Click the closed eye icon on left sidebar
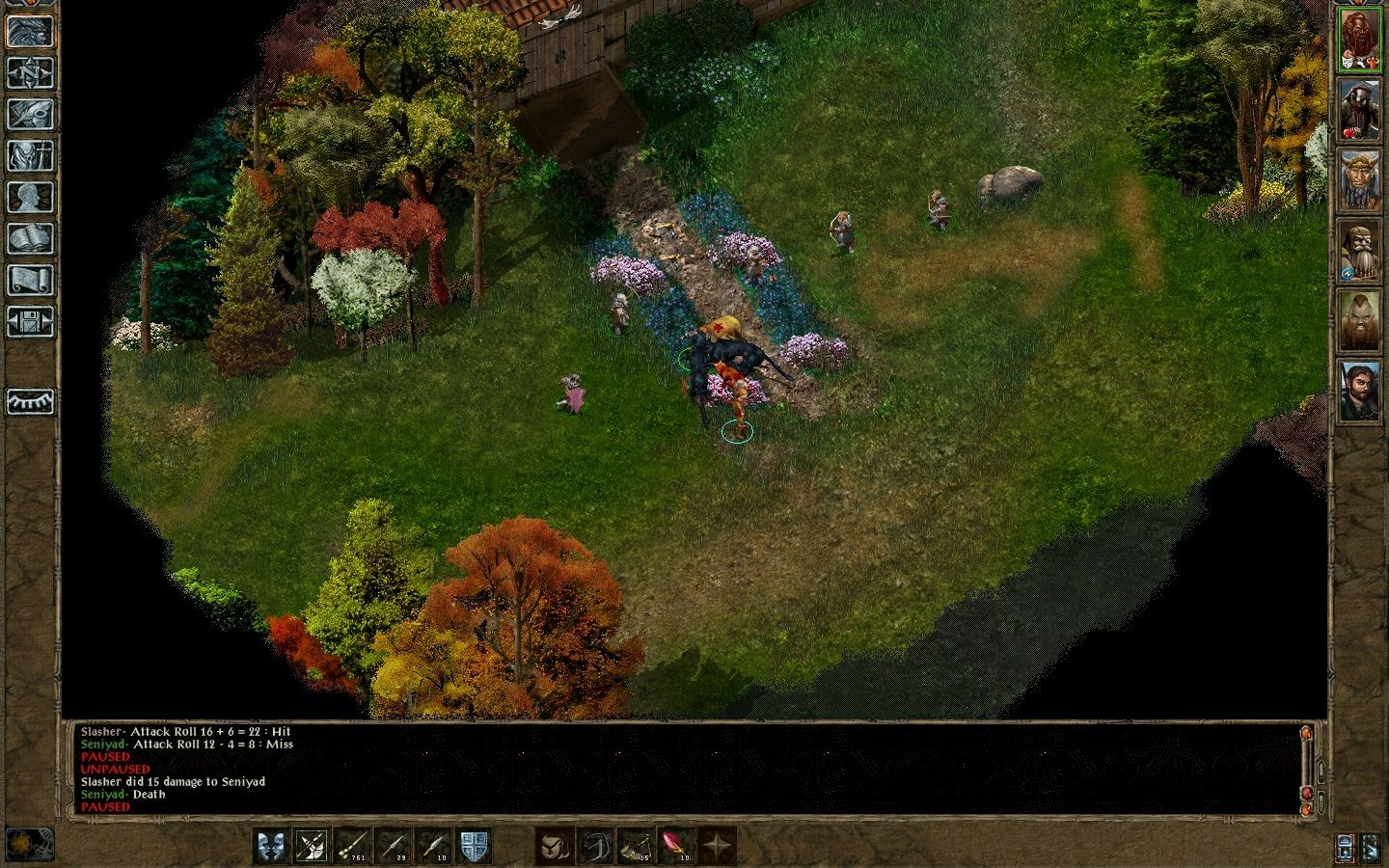 coord(30,401)
